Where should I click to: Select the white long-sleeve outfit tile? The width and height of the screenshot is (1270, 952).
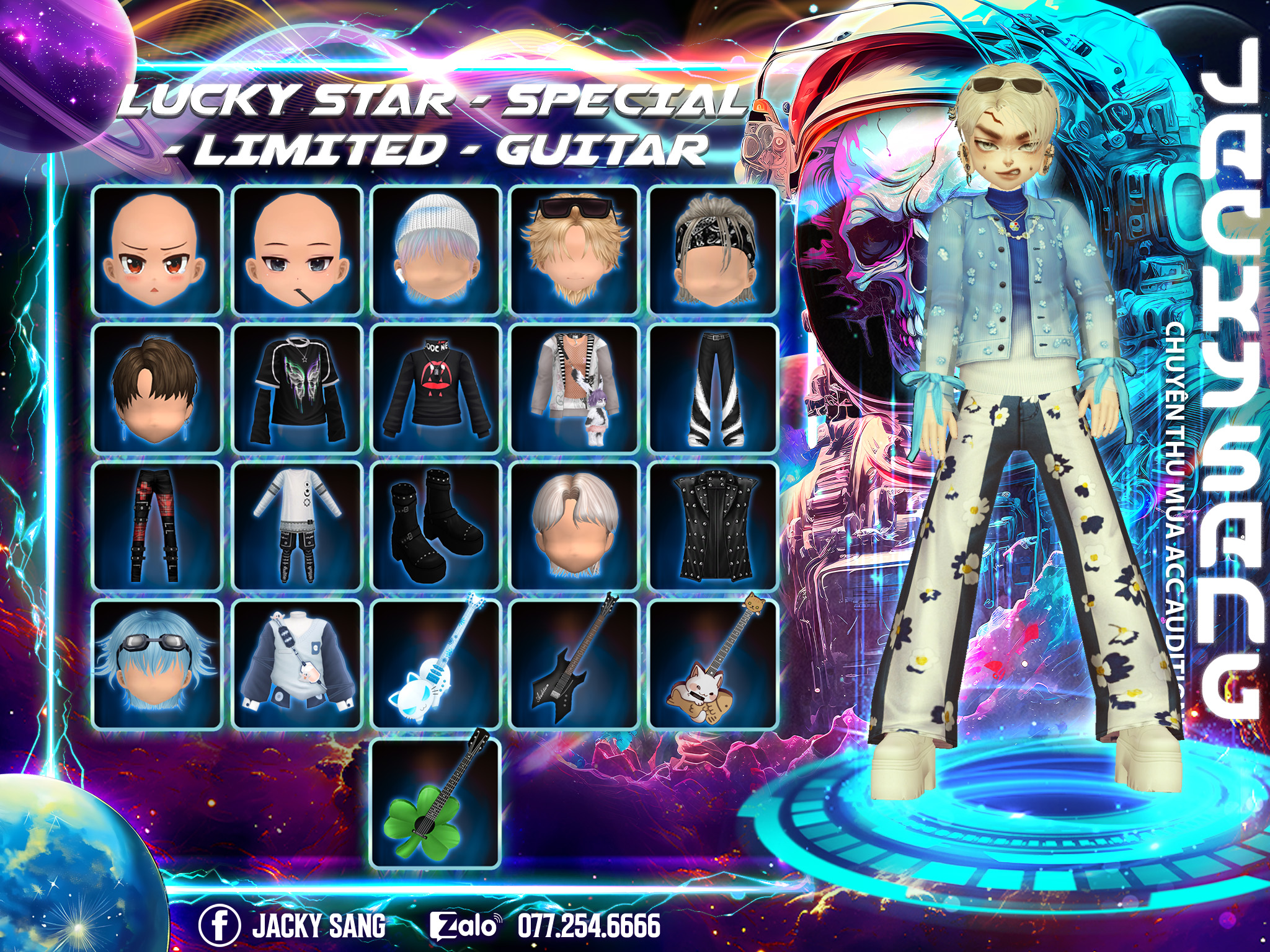(x=297, y=527)
